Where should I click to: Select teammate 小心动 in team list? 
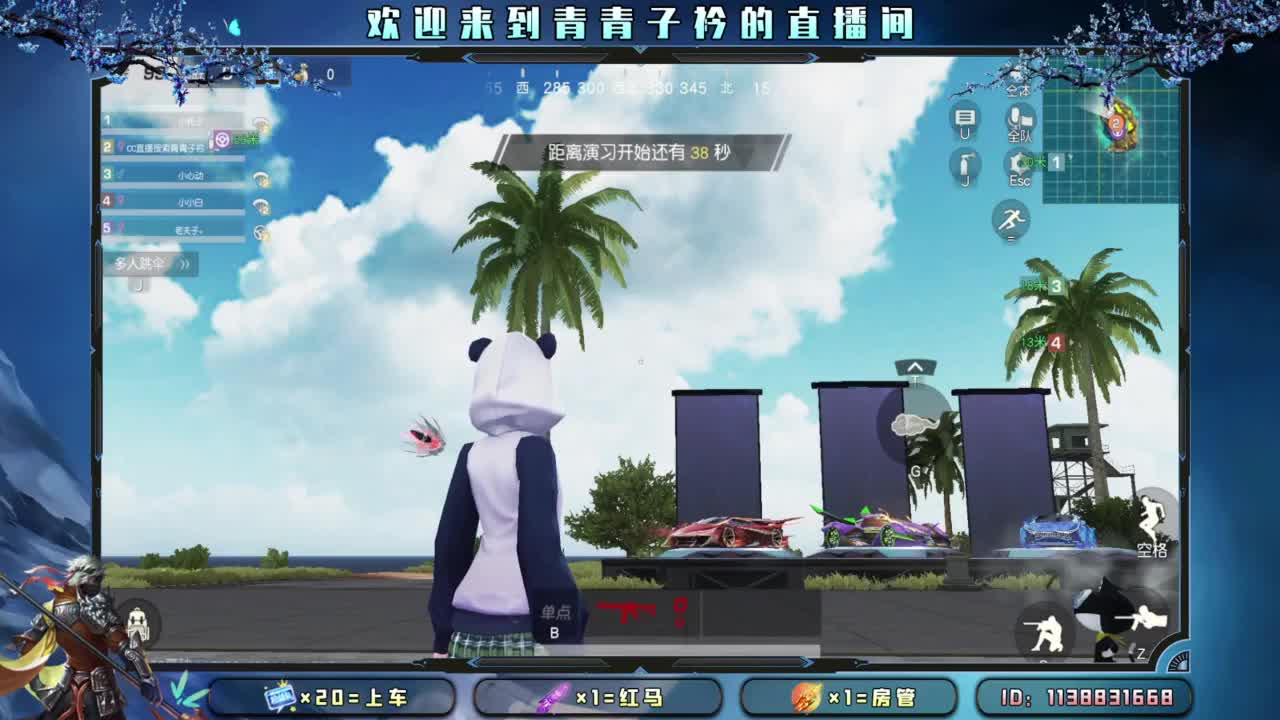point(191,175)
